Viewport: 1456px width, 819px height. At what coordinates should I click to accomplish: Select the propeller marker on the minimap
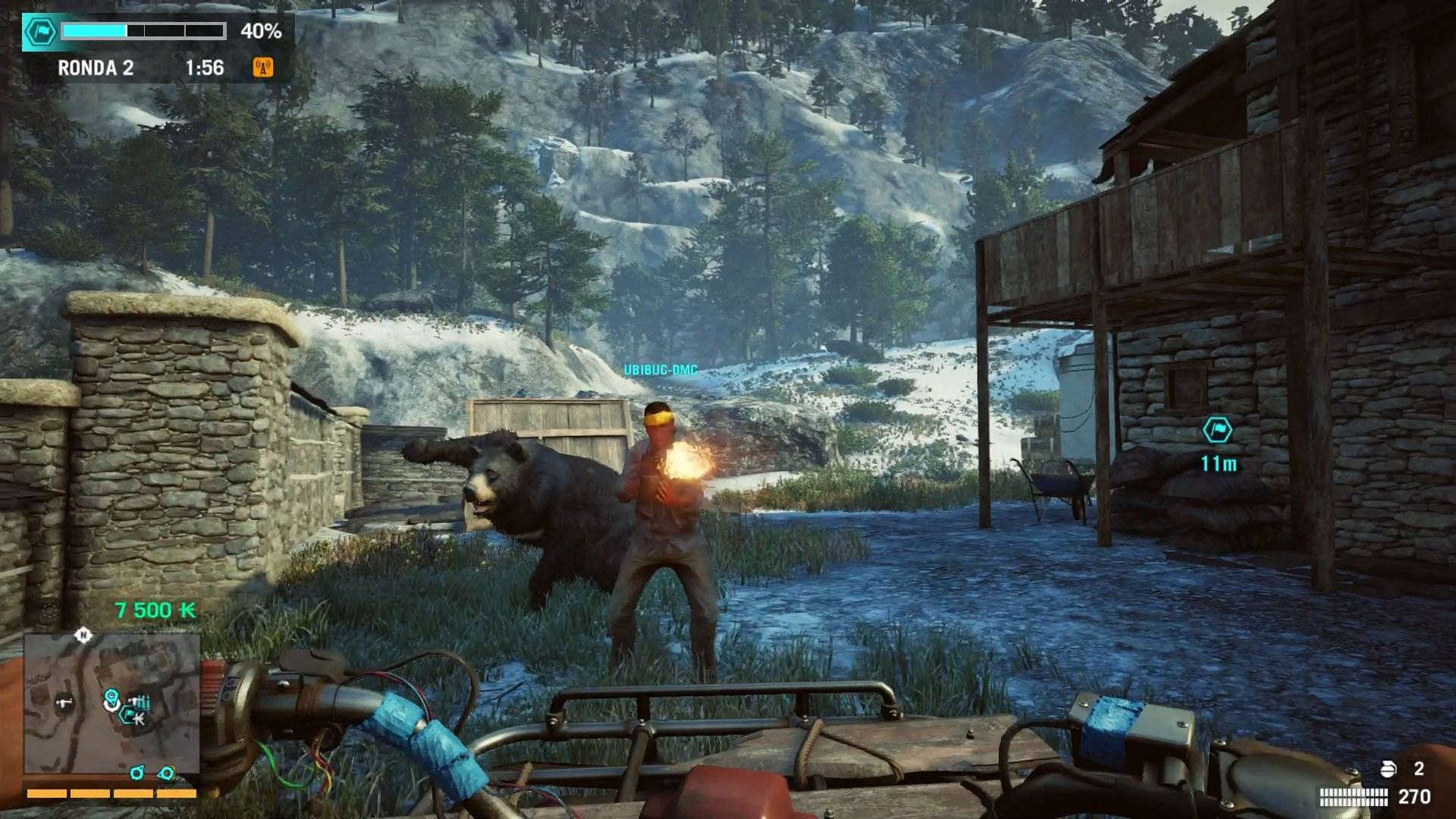[x=111, y=695]
